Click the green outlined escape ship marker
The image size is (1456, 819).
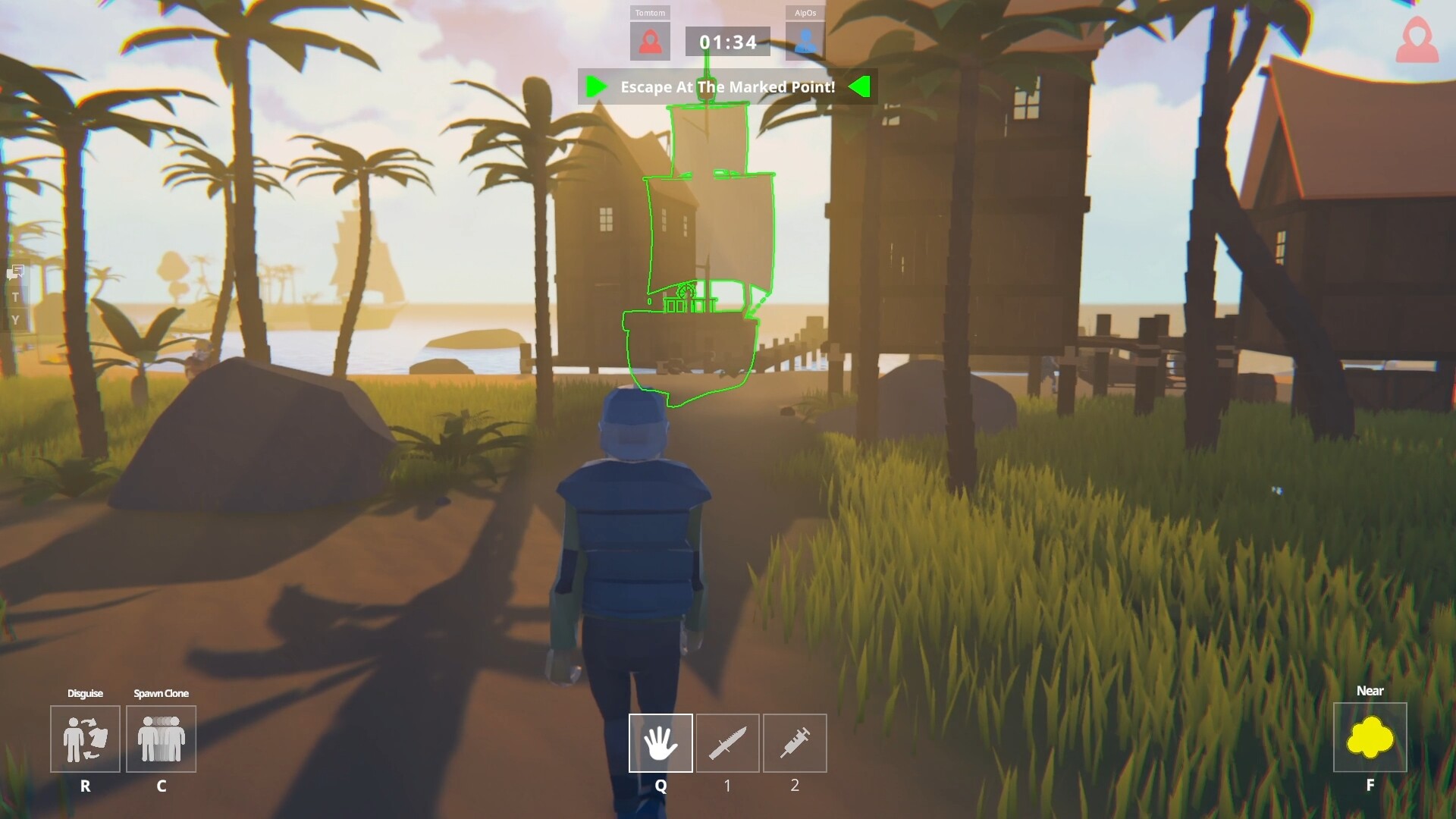tap(694, 326)
